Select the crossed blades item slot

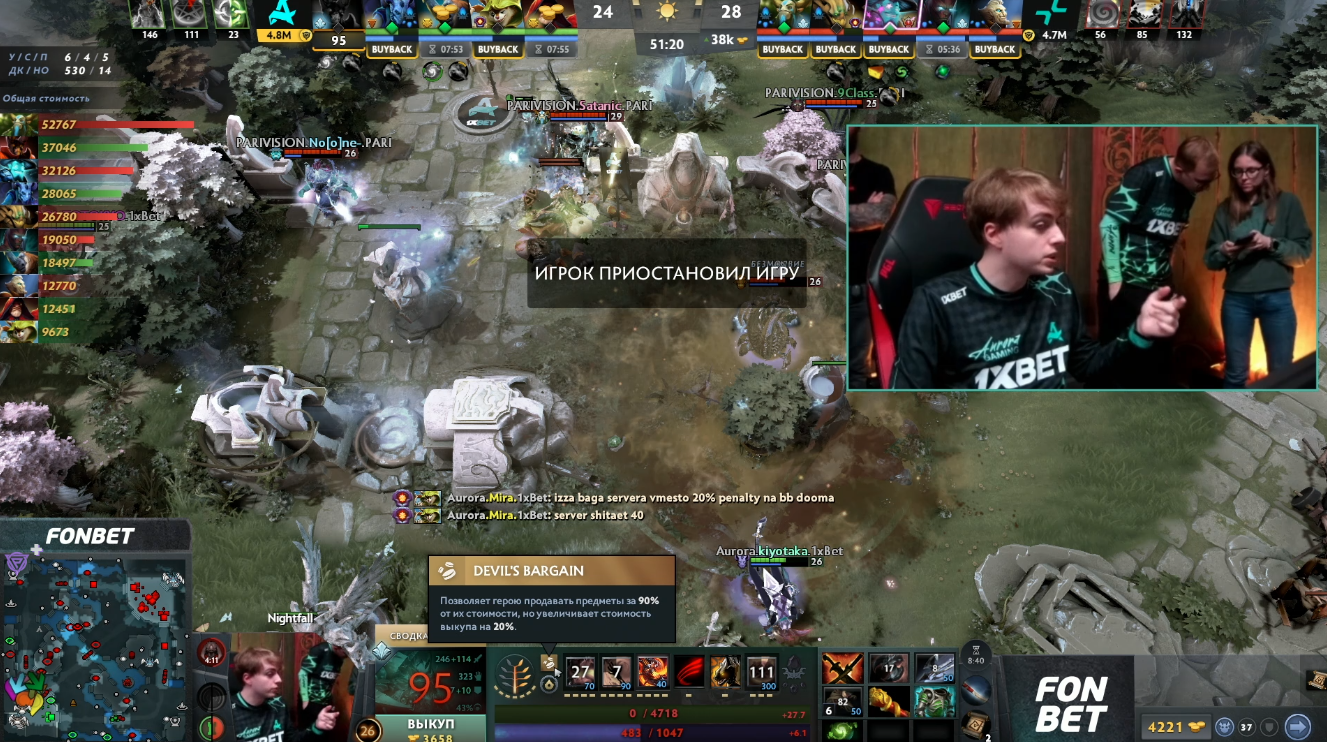(x=842, y=669)
